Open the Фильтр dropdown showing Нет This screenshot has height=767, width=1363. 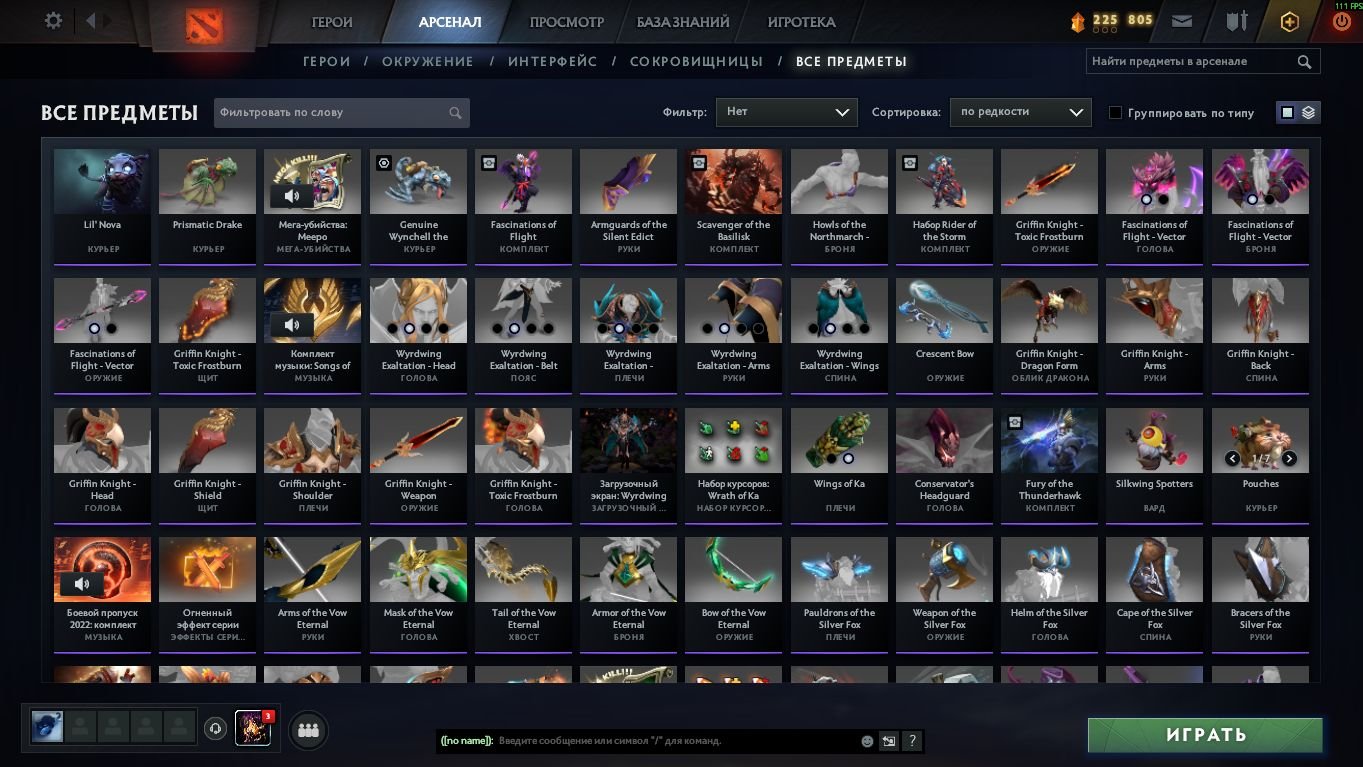[x=786, y=112]
